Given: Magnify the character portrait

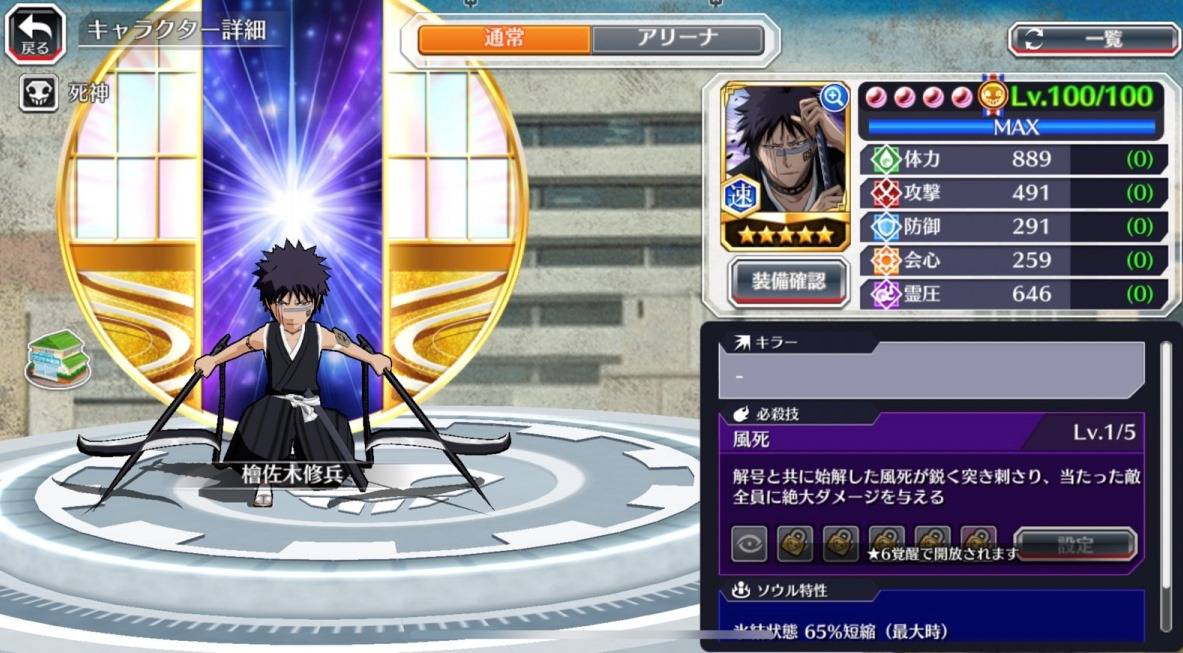Looking at the screenshot, I should (833, 97).
